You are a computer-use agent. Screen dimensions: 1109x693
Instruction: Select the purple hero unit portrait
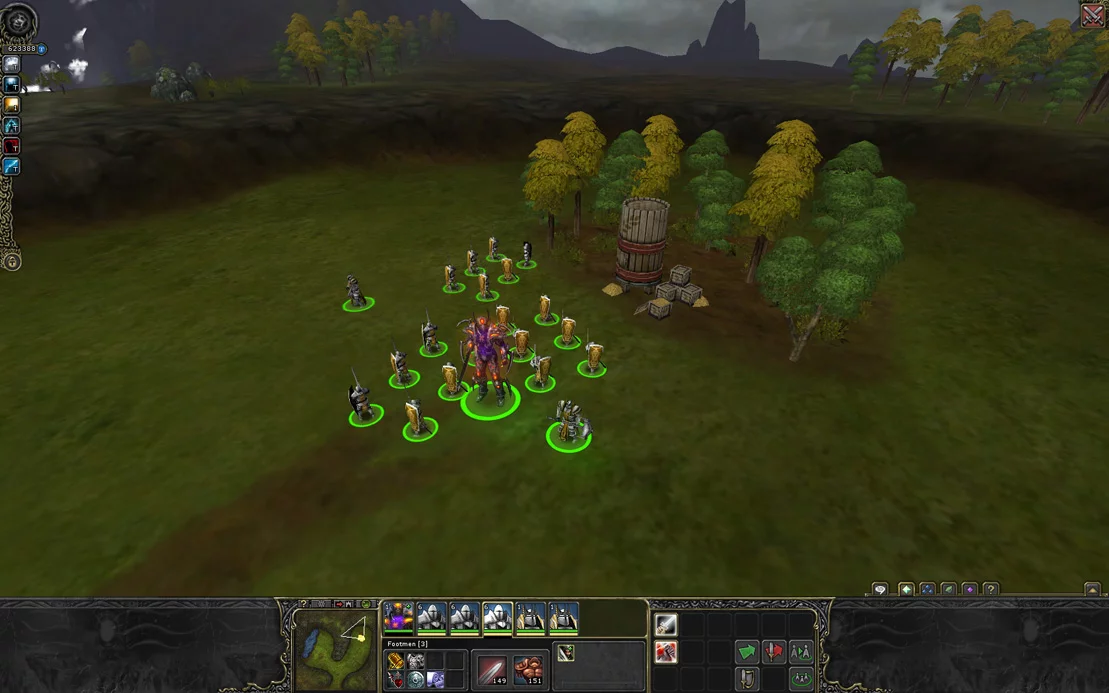[x=398, y=618]
